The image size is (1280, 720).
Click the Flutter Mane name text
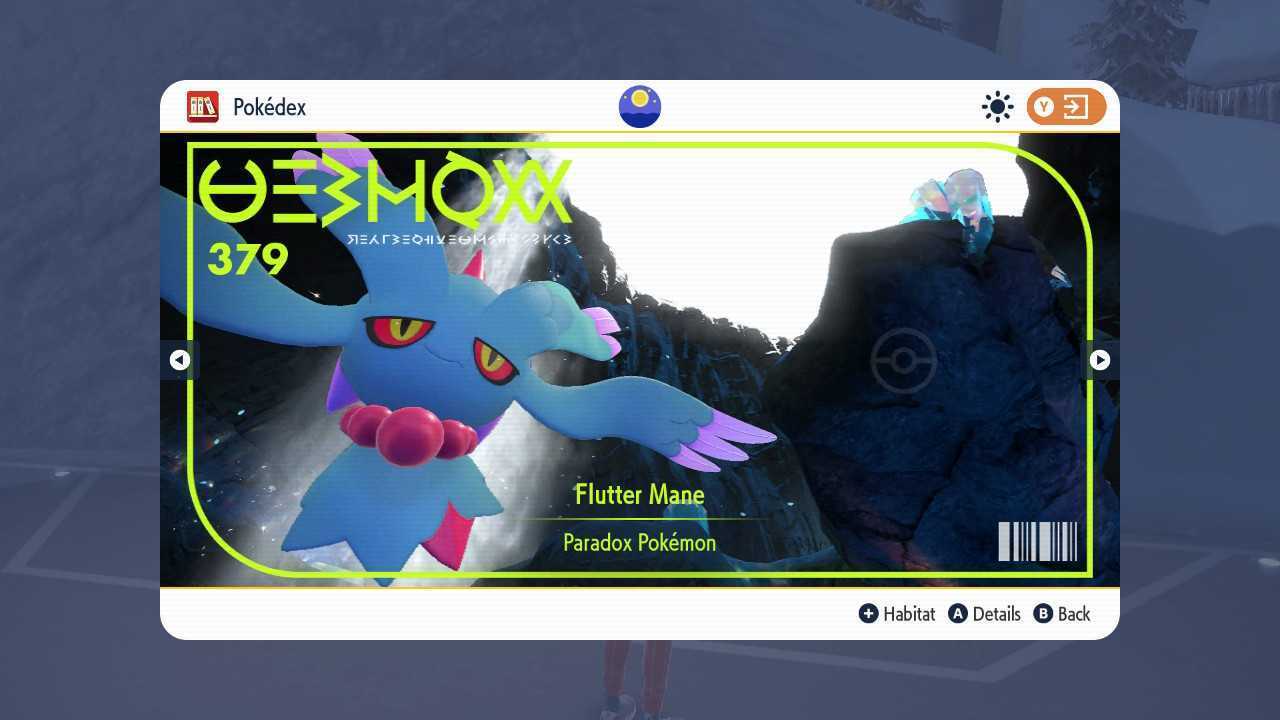639,494
